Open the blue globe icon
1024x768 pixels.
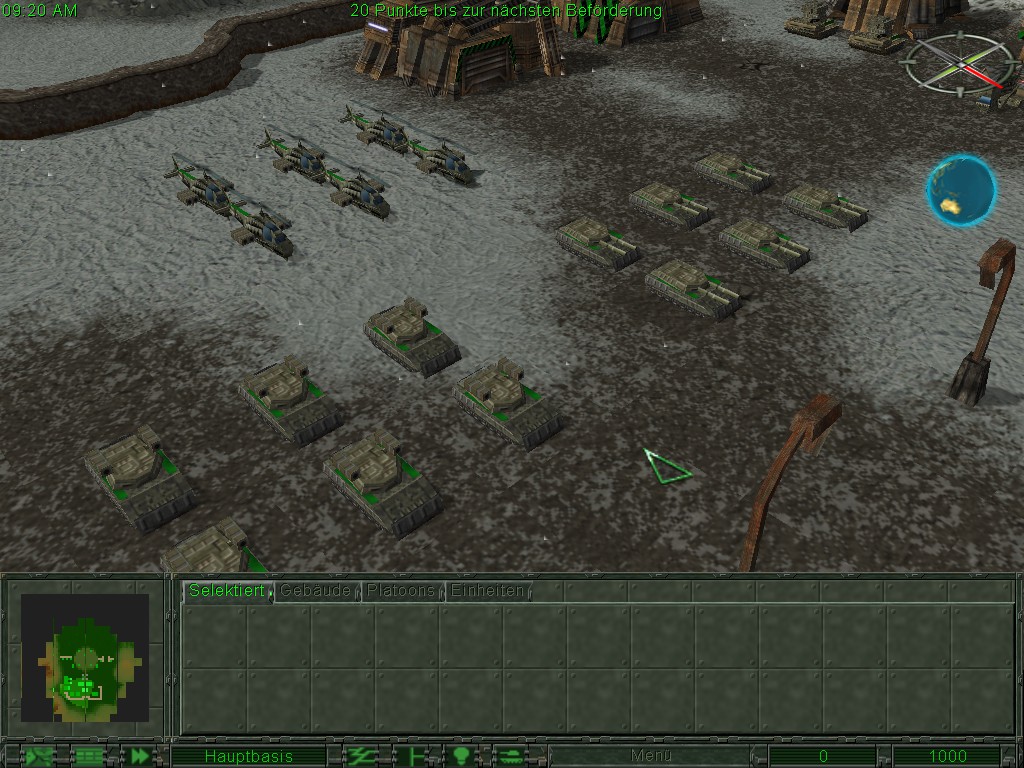960,190
